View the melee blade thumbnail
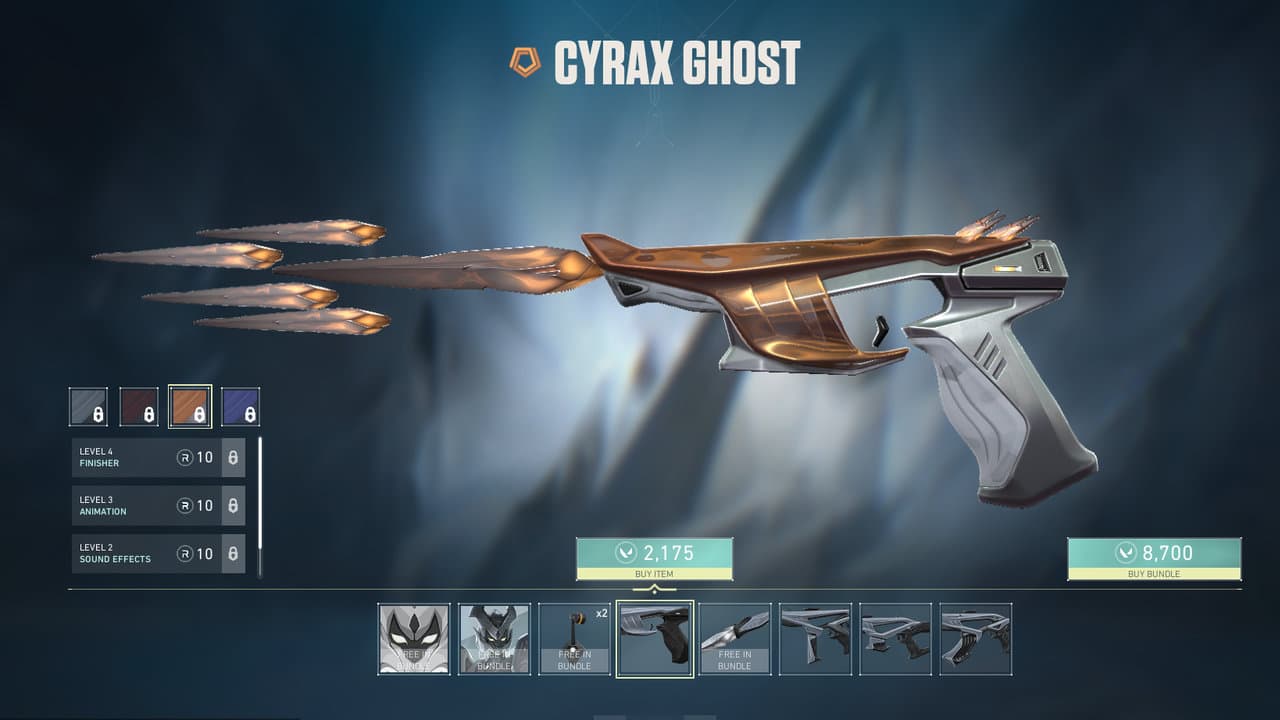This screenshot has width=1280, height=720. [x=734, y=639]
